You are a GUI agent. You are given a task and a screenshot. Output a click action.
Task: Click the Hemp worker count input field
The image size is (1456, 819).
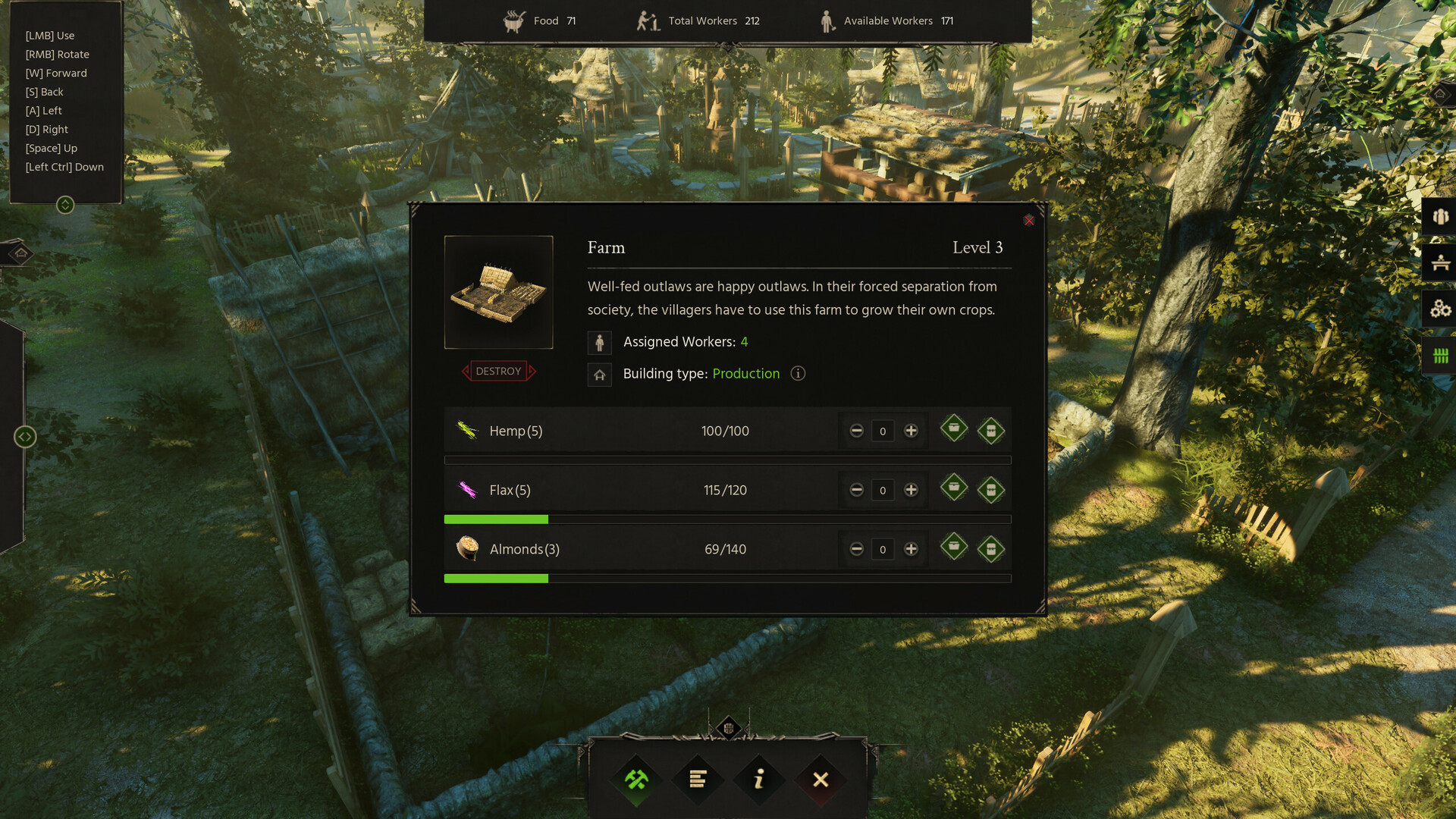883,431
